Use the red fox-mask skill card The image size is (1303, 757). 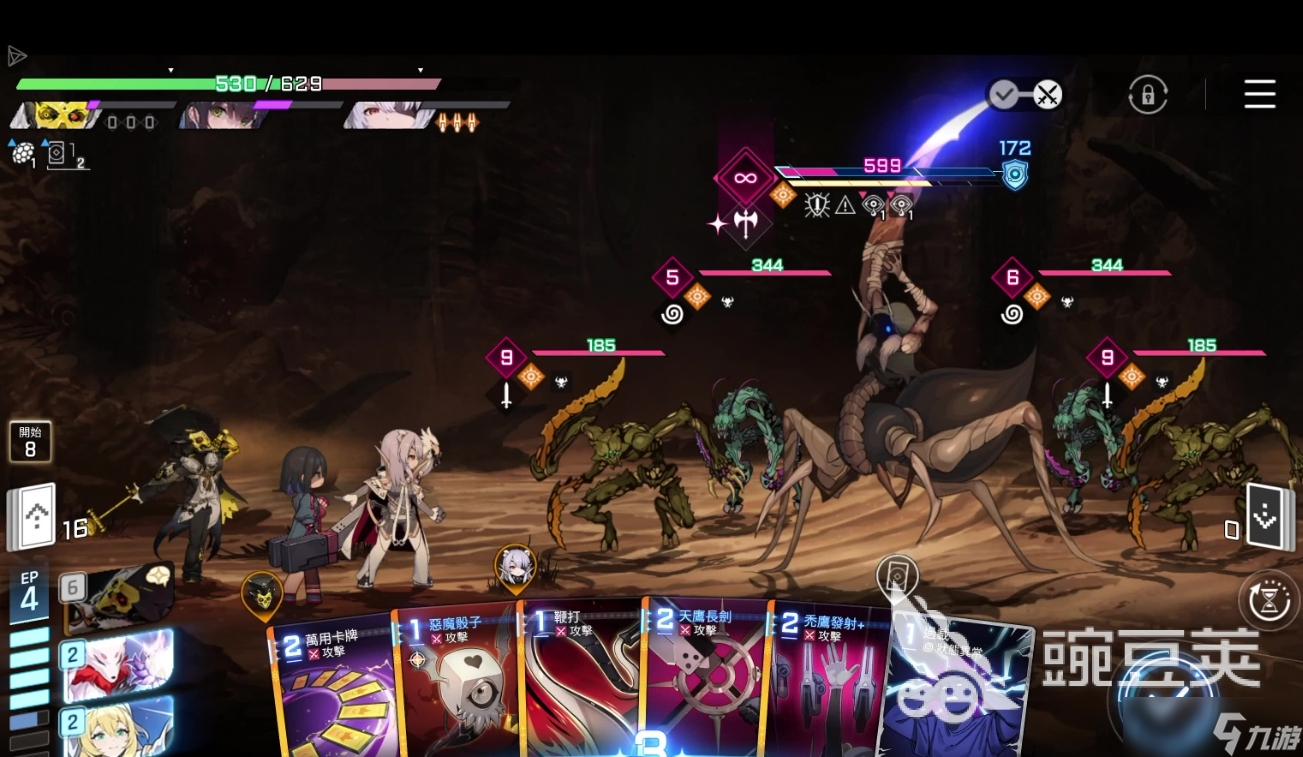[118, 664]
